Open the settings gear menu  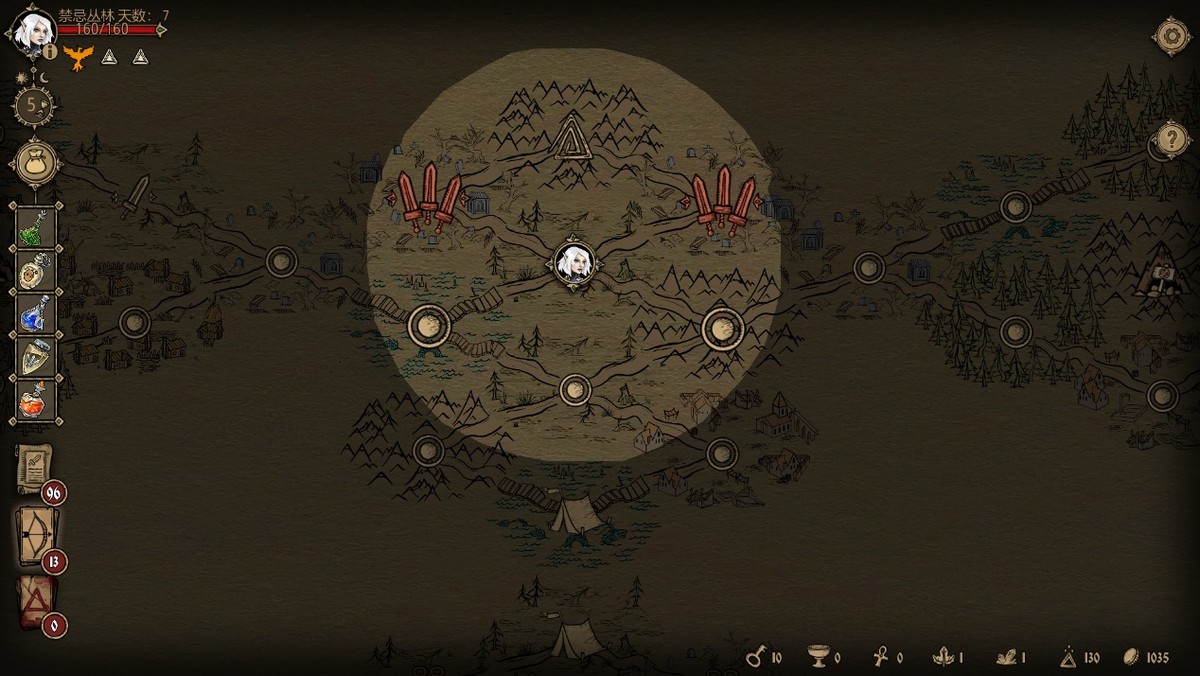coord(1170,36)
